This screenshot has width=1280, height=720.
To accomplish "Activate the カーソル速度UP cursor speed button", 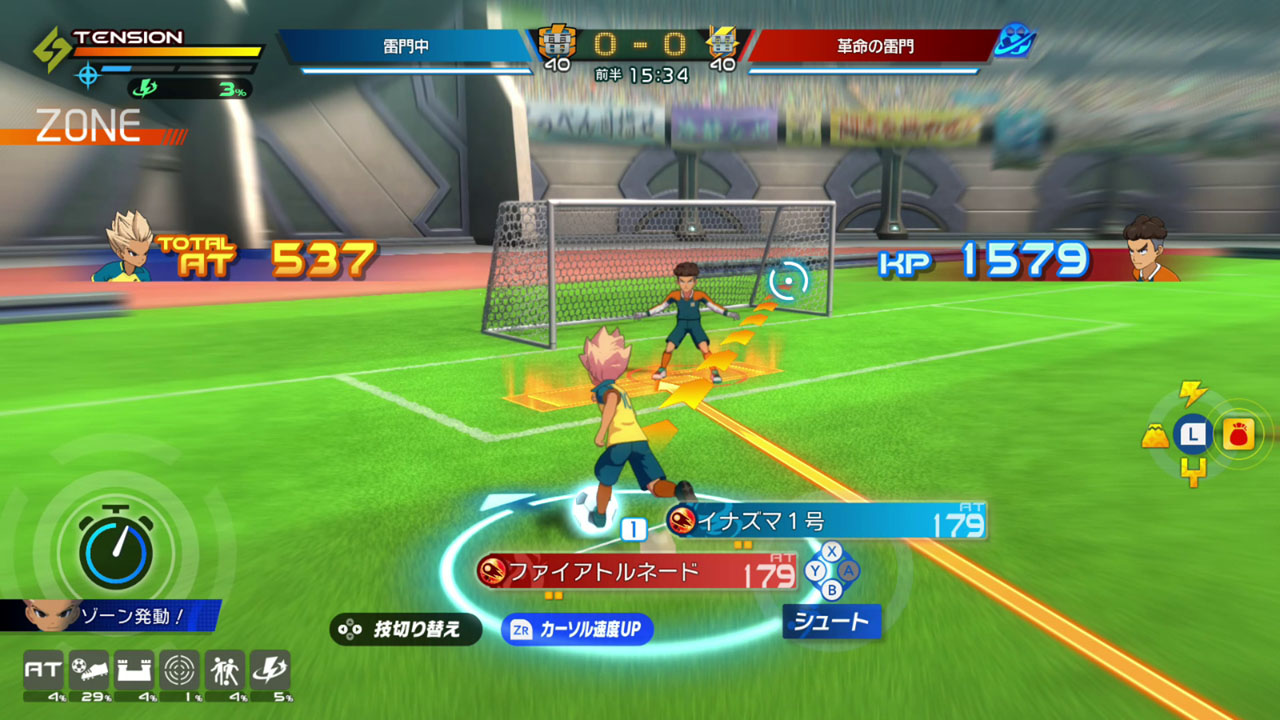I will point(577,629).
